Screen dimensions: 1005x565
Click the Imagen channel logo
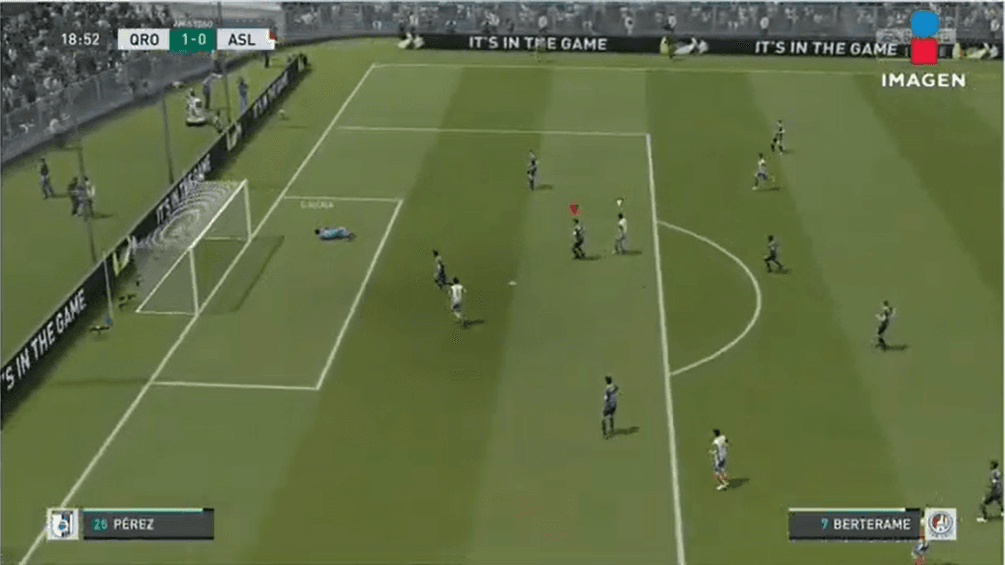coord(923,50)
